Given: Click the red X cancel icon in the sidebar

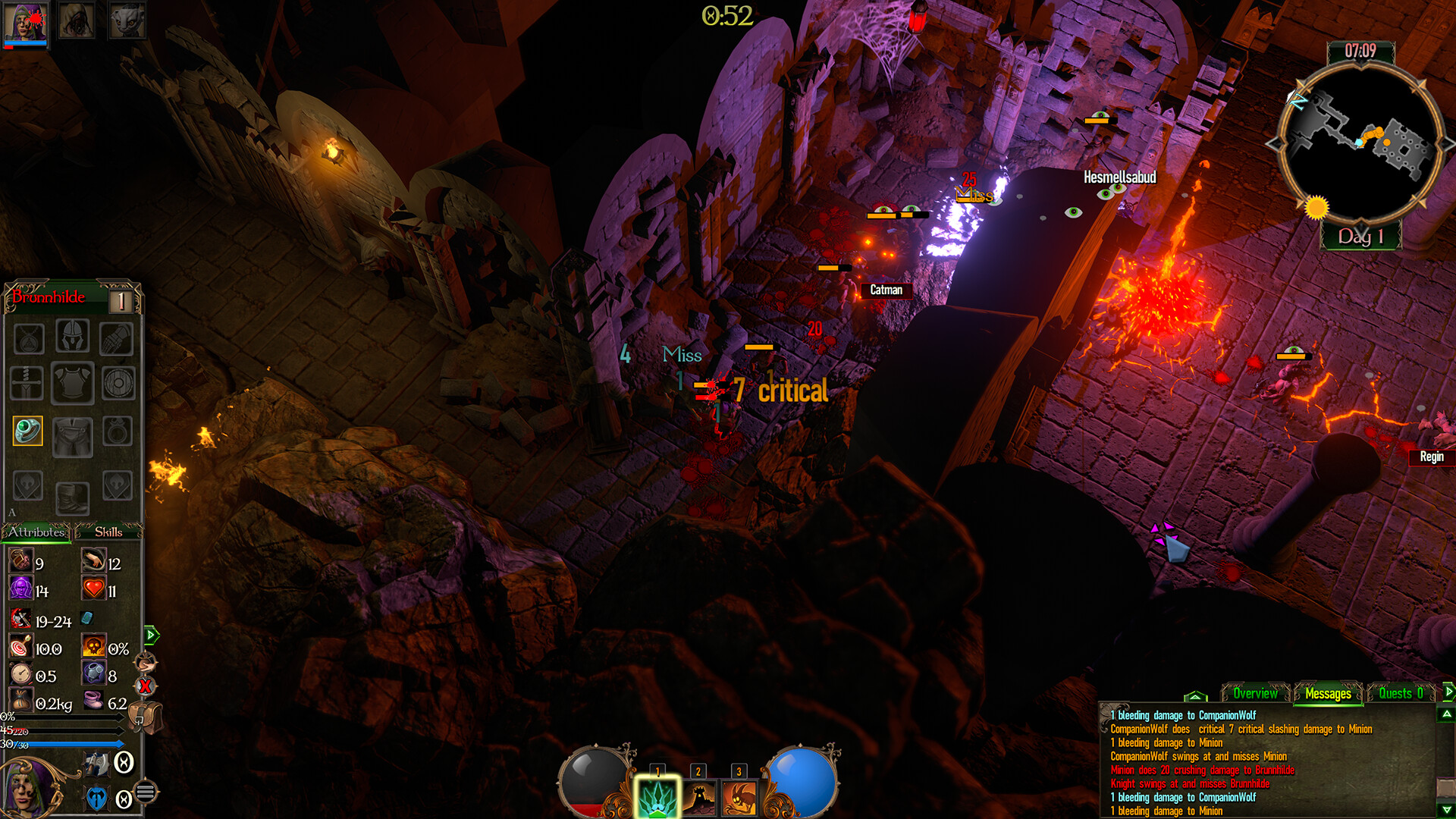Looking at the screenshot, I should pyautogui.click(x=144, y=685).
